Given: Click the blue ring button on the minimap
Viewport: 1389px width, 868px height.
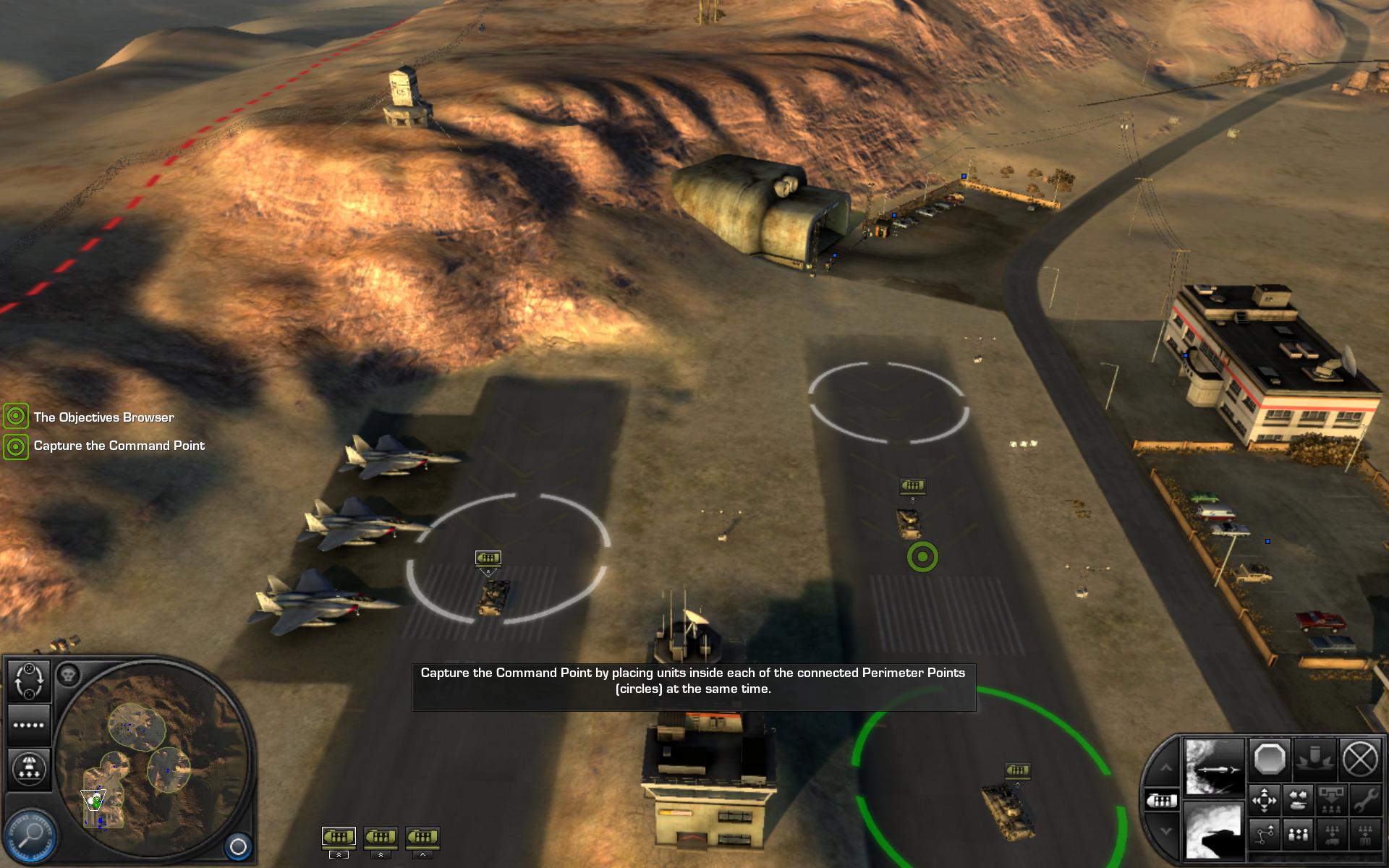Looking at the screenshot, I should click(x=238, y=846).
